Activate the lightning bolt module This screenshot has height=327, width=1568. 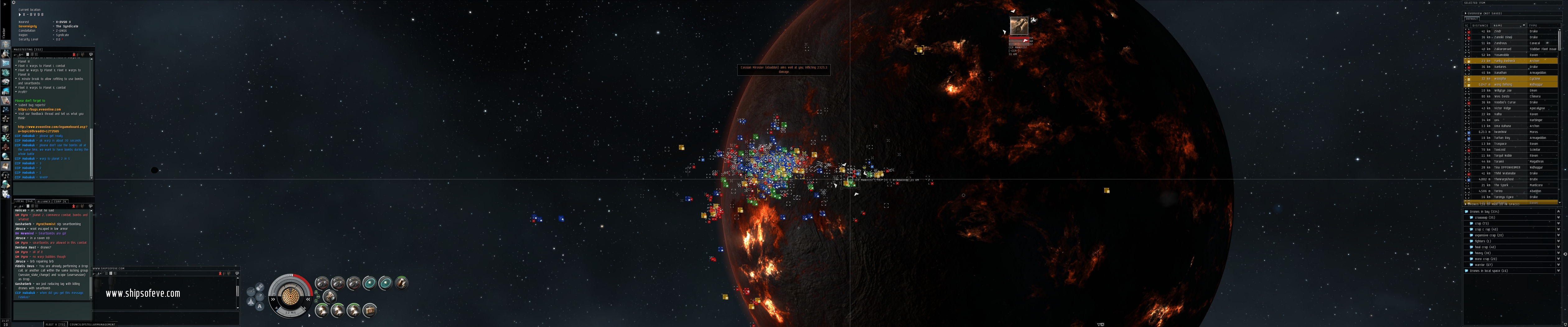(401, 282)
